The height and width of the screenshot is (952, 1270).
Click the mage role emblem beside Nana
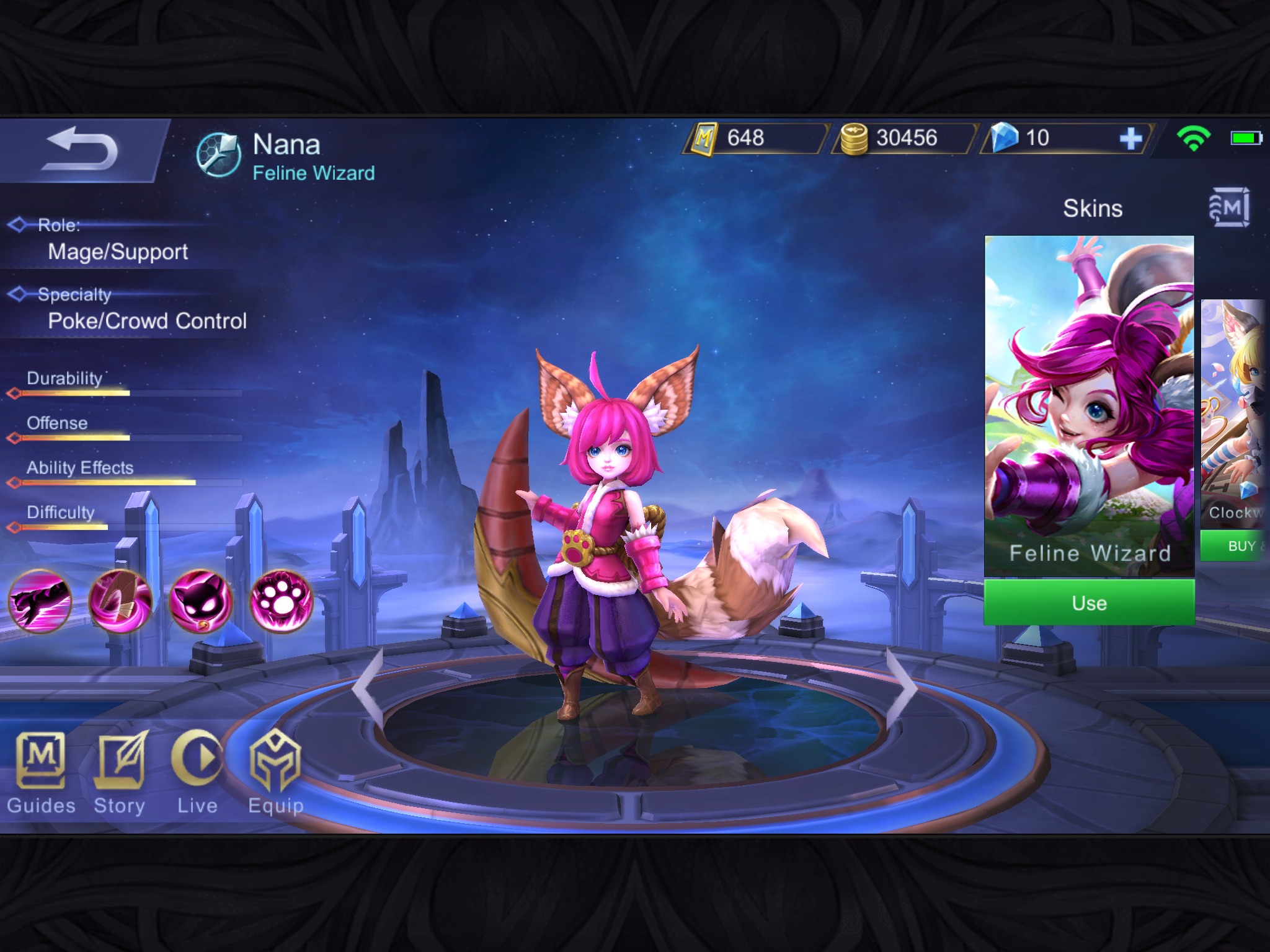tap(218, 155)
